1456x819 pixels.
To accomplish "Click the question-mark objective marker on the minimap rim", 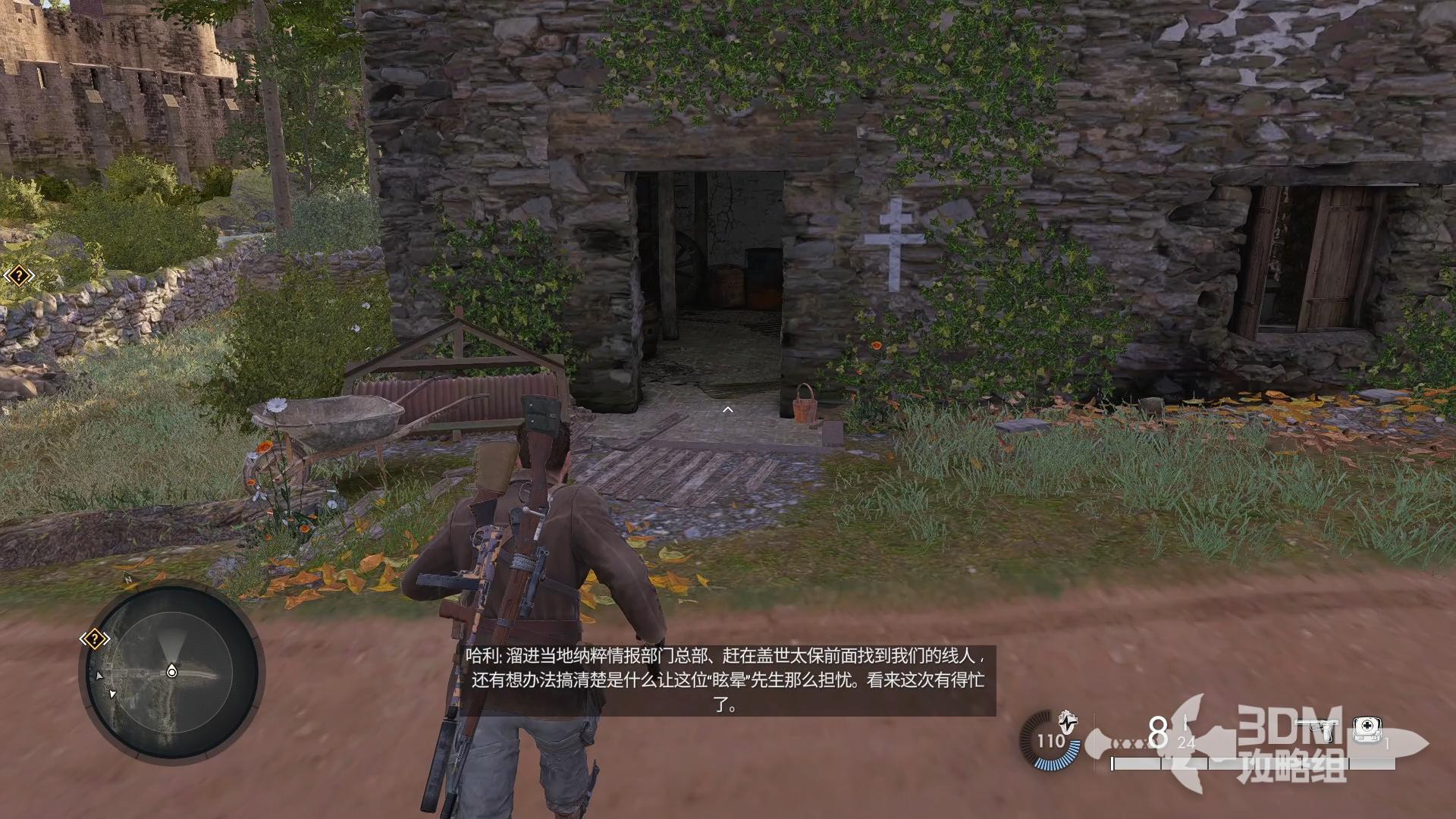I will pyautogui.click(x=93, y=639).
